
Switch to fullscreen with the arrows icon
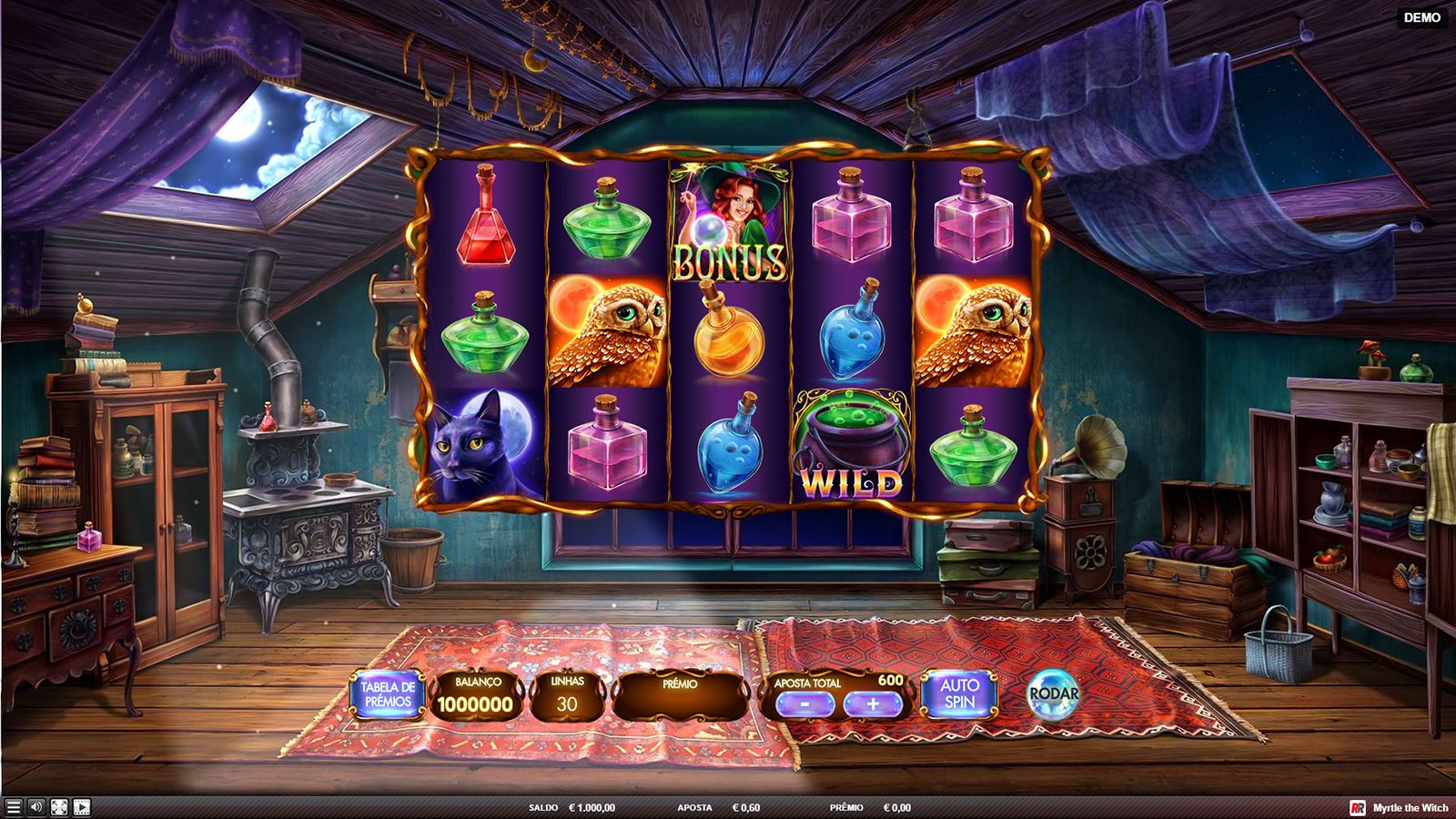tap(59, 807)
